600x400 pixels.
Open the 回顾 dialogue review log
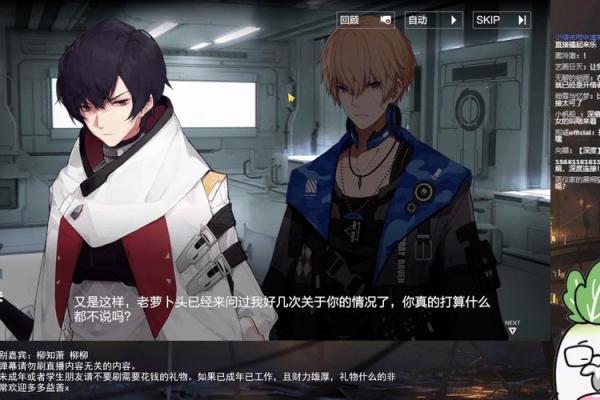click(363, 19)
